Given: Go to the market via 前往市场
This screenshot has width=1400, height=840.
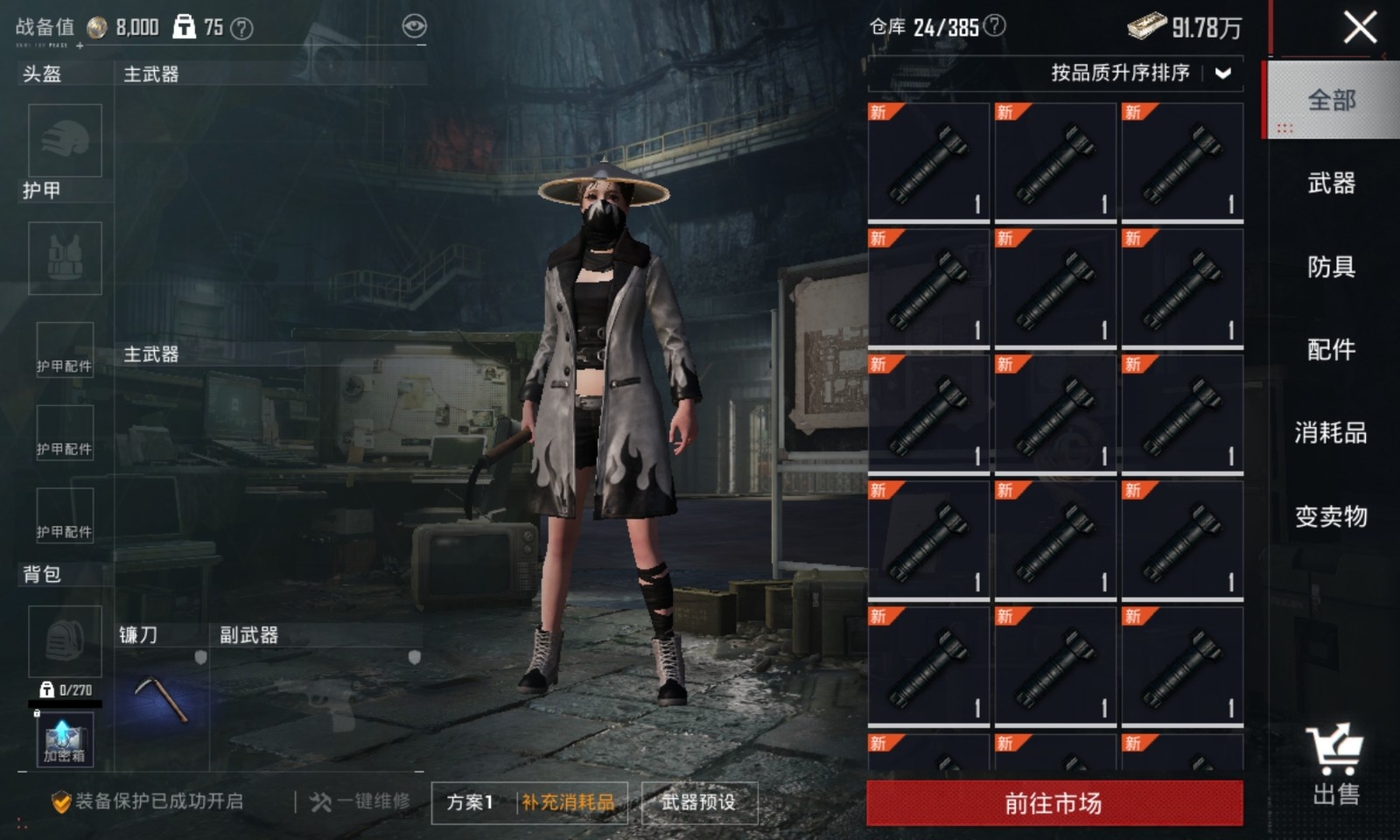Looking at the screenshot, I should [x=1053, y=802].
